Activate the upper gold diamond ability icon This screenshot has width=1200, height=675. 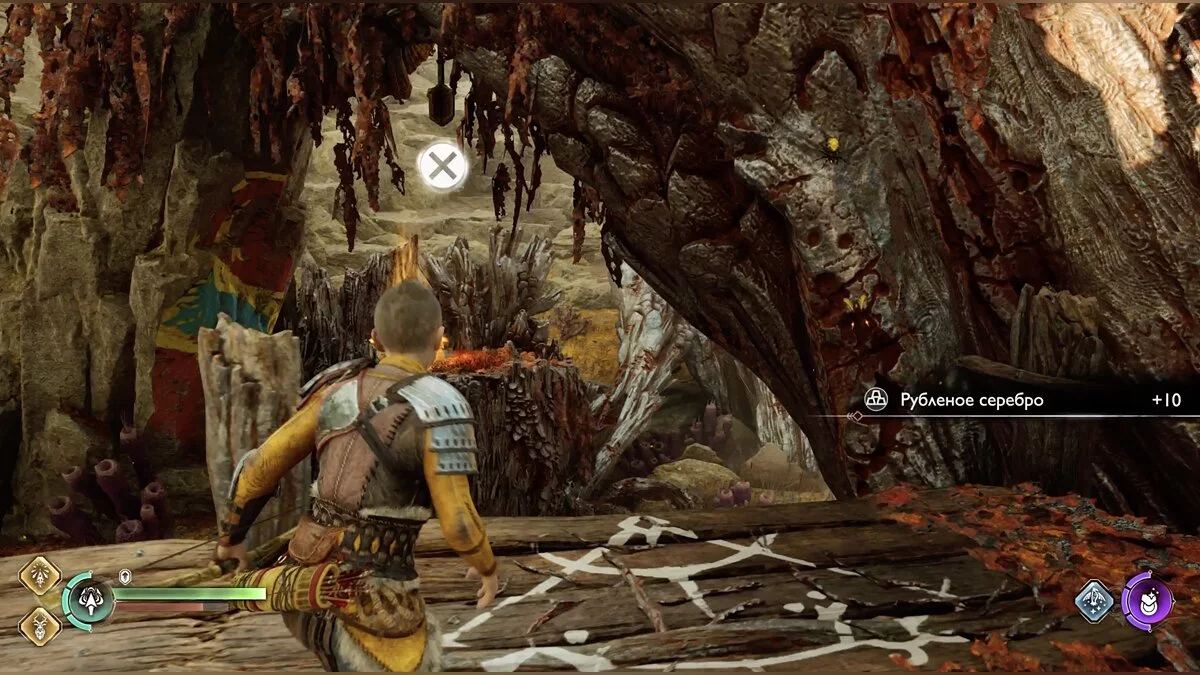[40, 576]
